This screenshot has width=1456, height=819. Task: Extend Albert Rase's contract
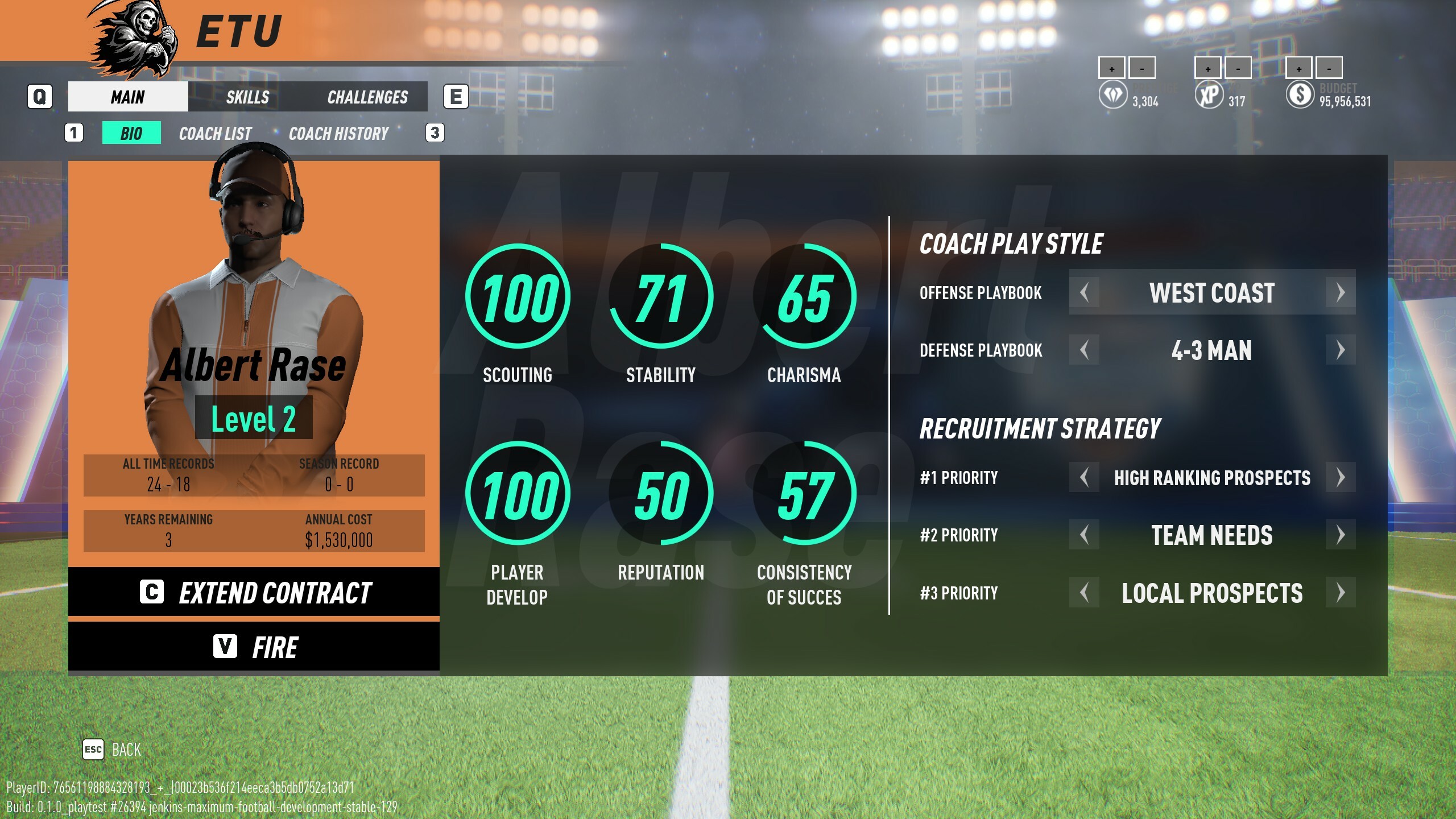(x=254, y=593)
